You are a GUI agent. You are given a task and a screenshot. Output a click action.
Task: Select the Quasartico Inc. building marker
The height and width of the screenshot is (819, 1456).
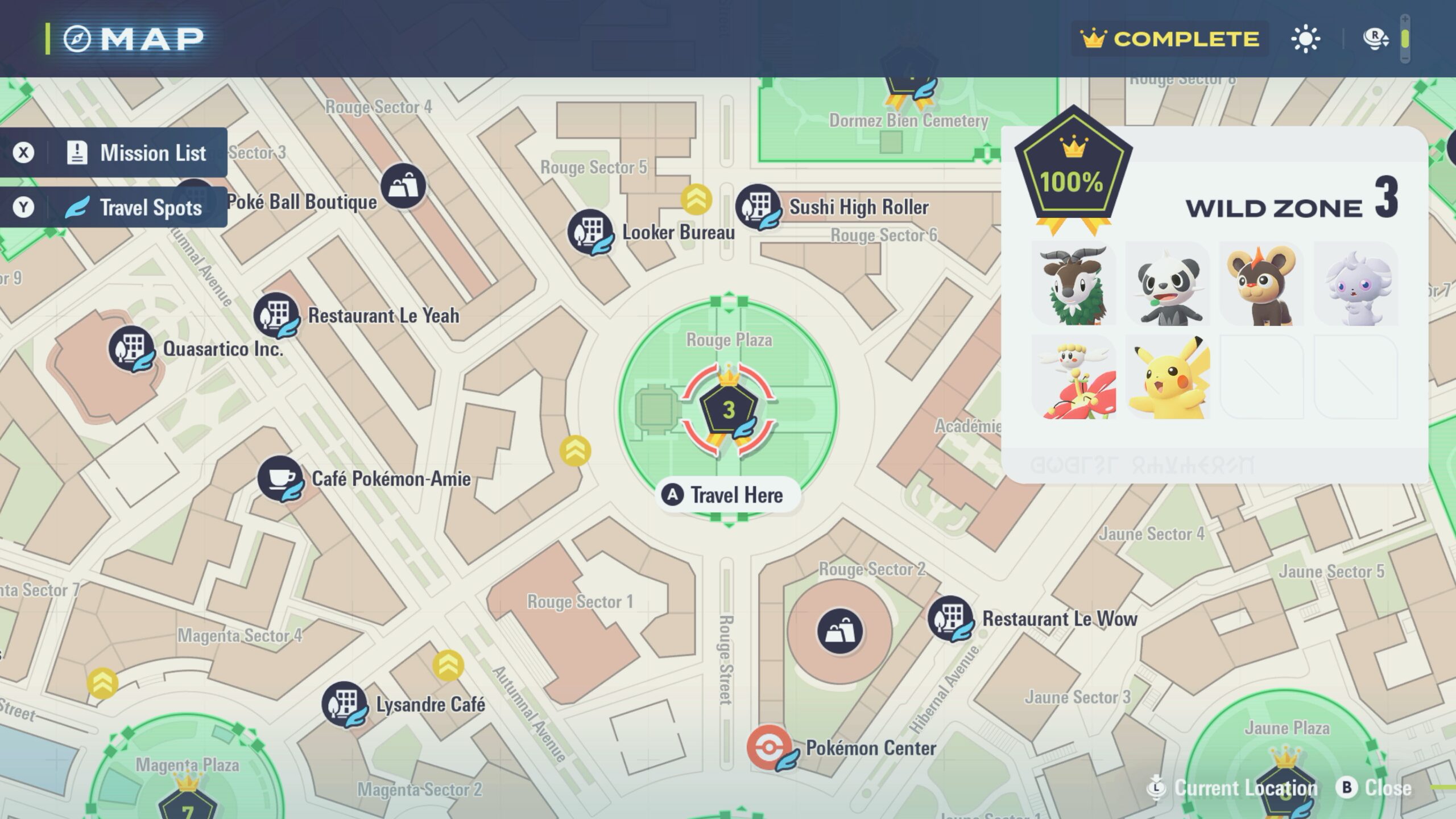(x=132, y=349)
